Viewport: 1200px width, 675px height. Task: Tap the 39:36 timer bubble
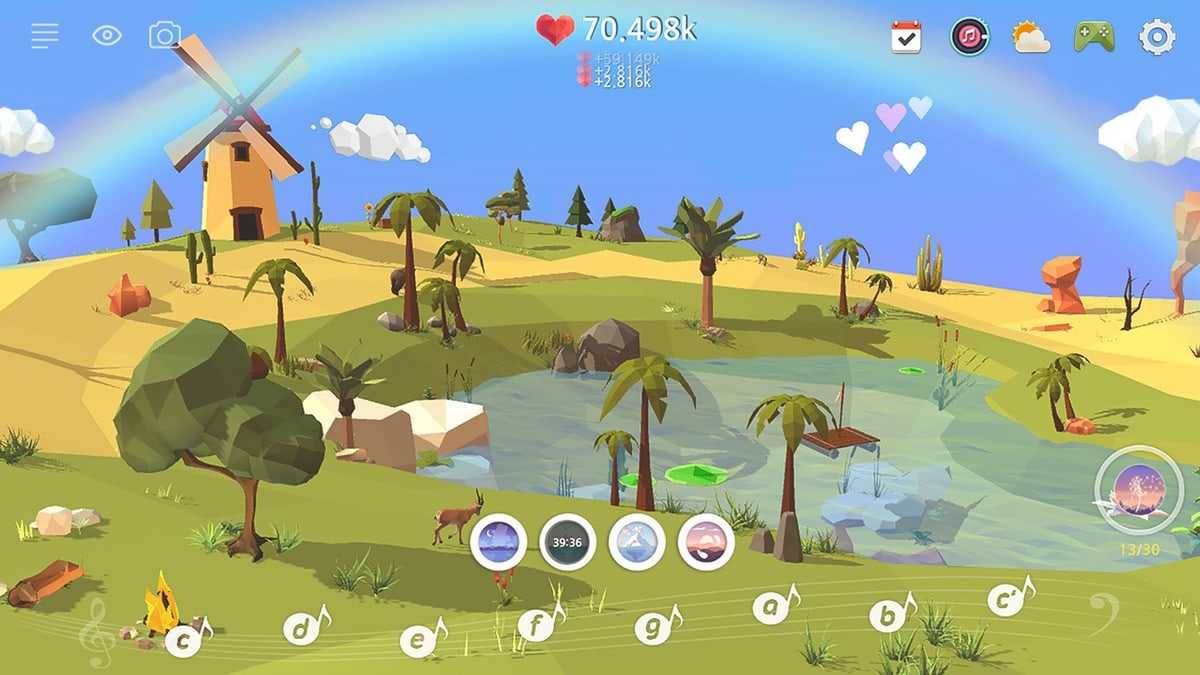568,542
